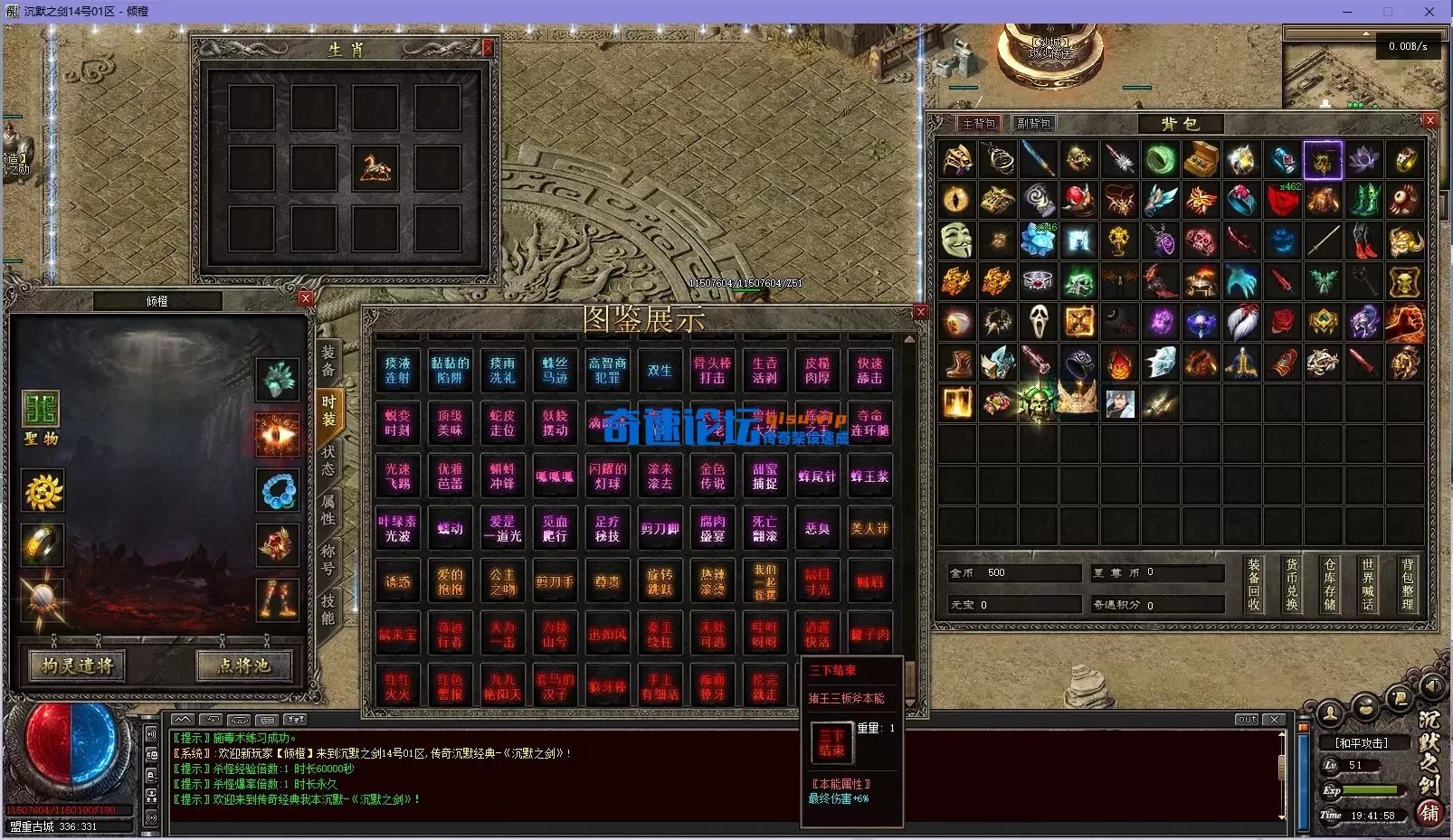This screenshot has width=1453, height=840.
Task: Open the 技能 skills tab
Action: coord(328,609)
